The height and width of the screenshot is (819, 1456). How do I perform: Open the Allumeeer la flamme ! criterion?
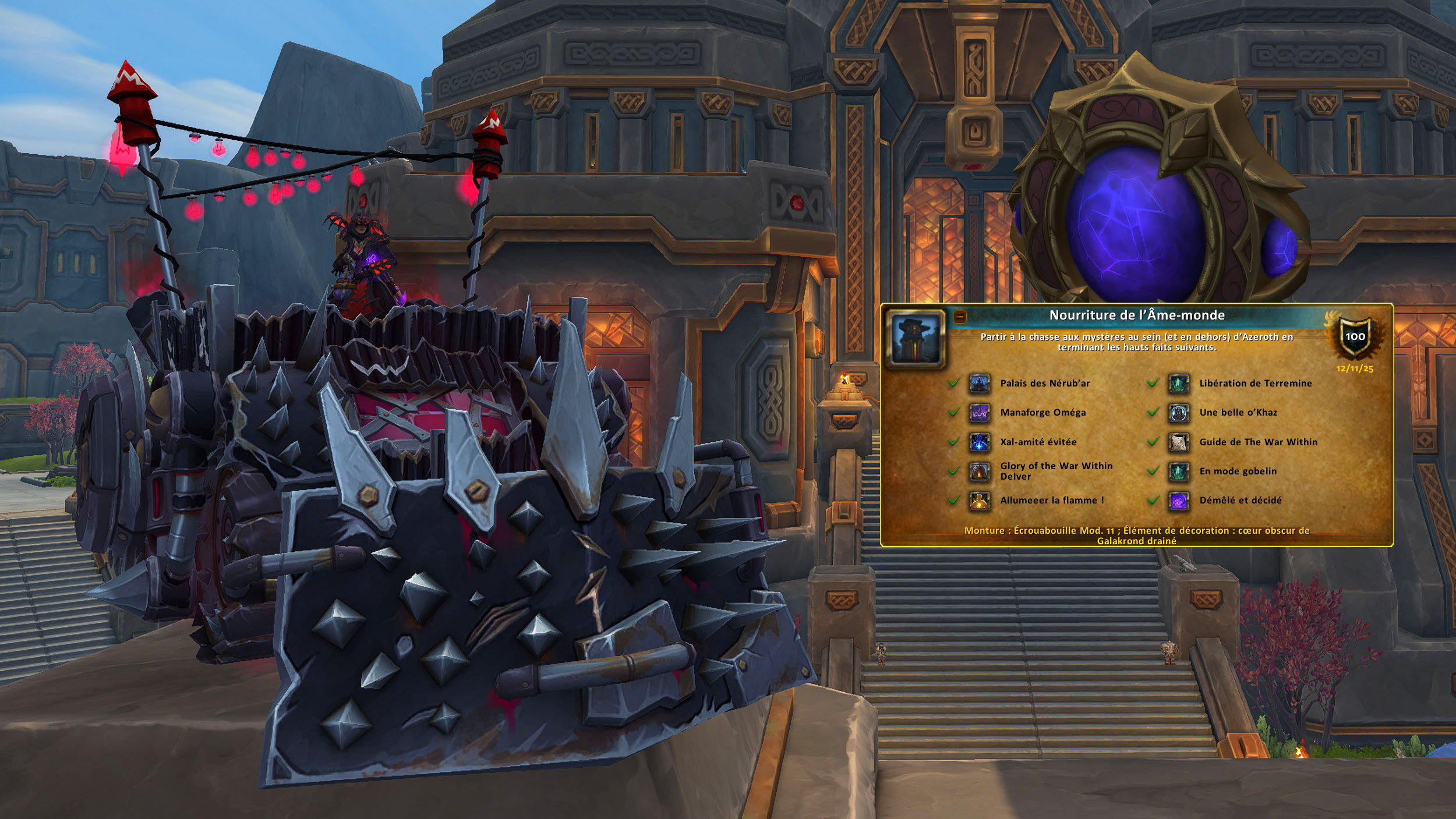[x=1051, y=501]
